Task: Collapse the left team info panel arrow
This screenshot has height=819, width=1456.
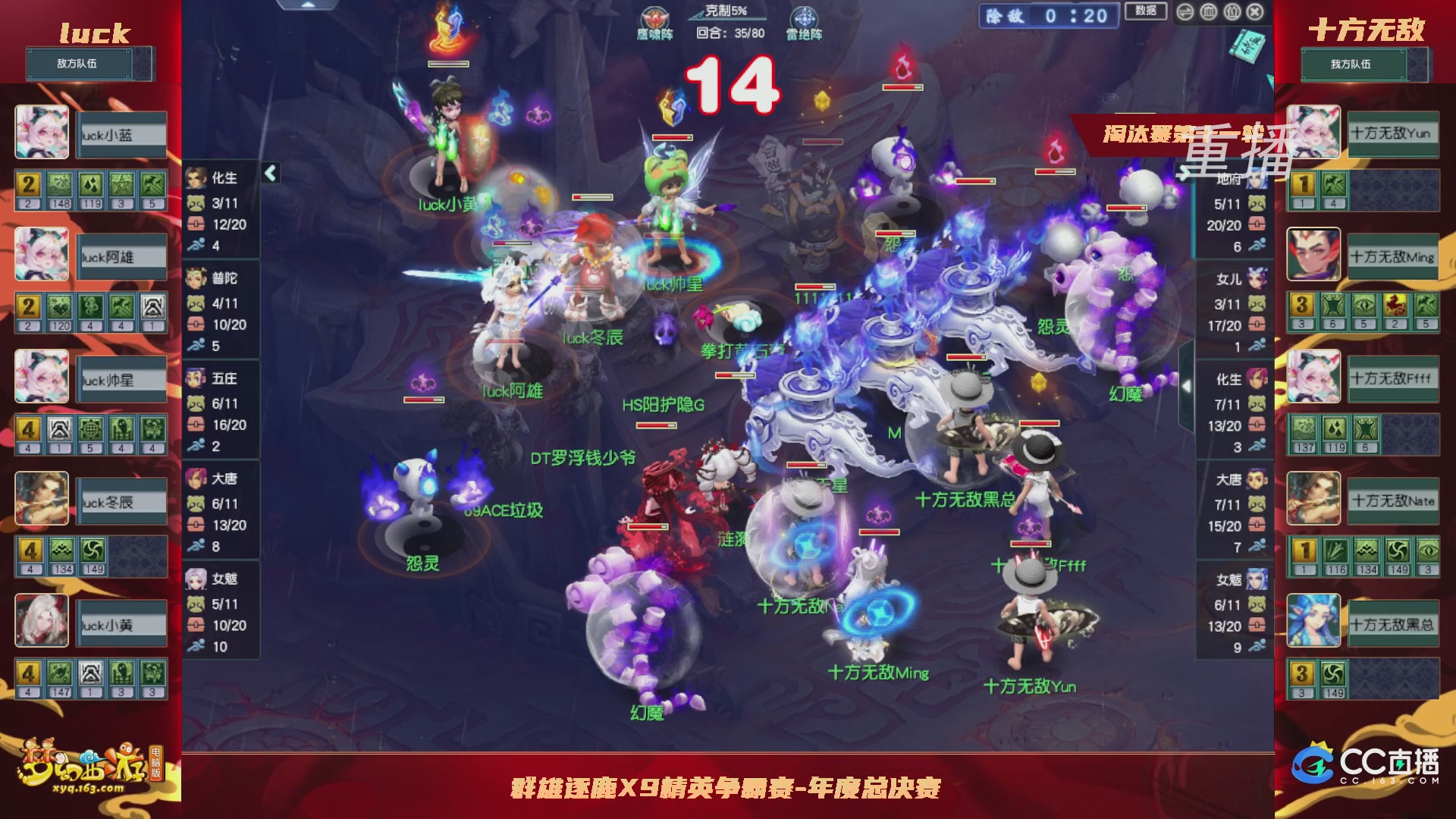Action: coord(269,172)
